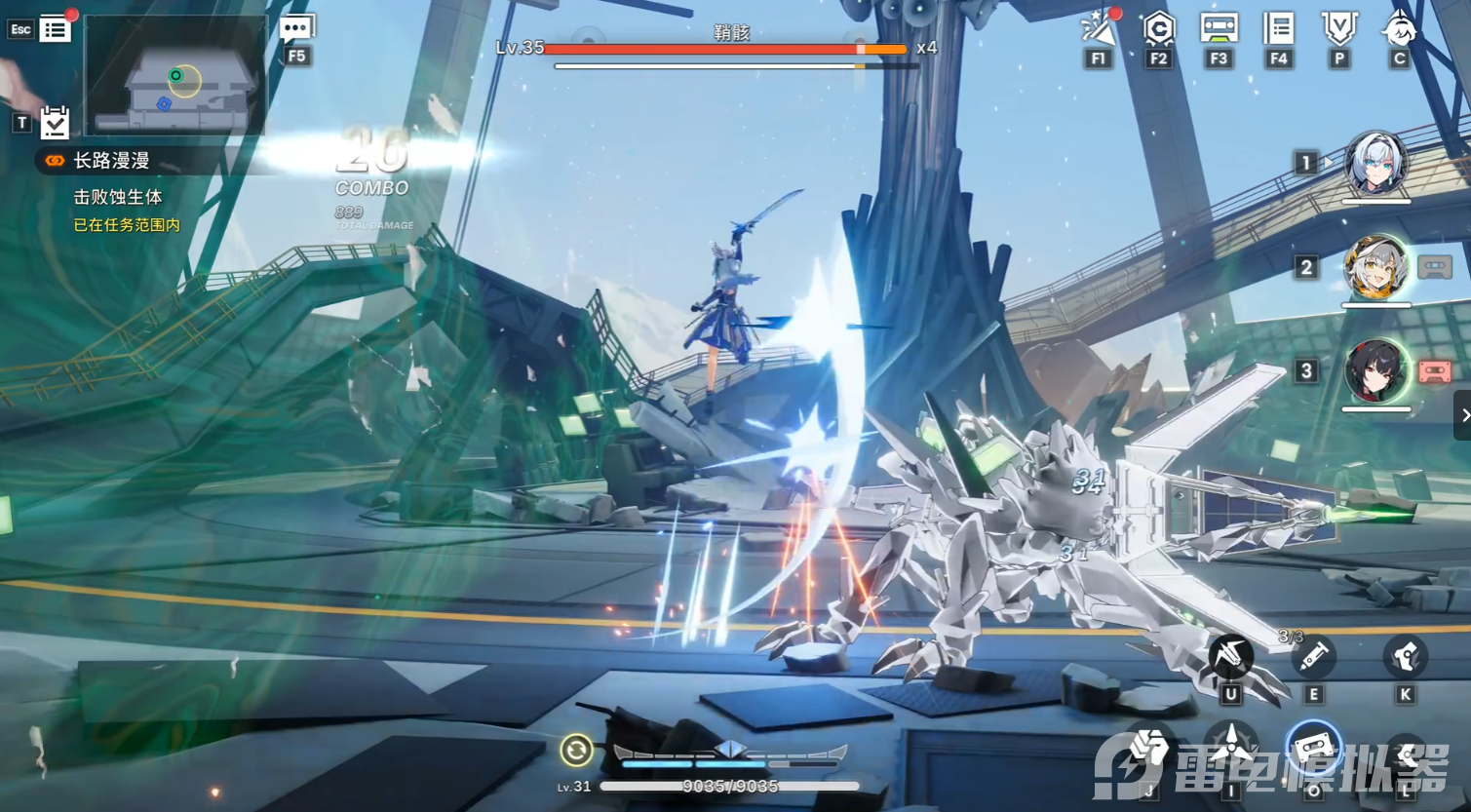Viewport: 1471px width, 812px height.
Task: Open the minimap
Action: (x=175, y=75)
